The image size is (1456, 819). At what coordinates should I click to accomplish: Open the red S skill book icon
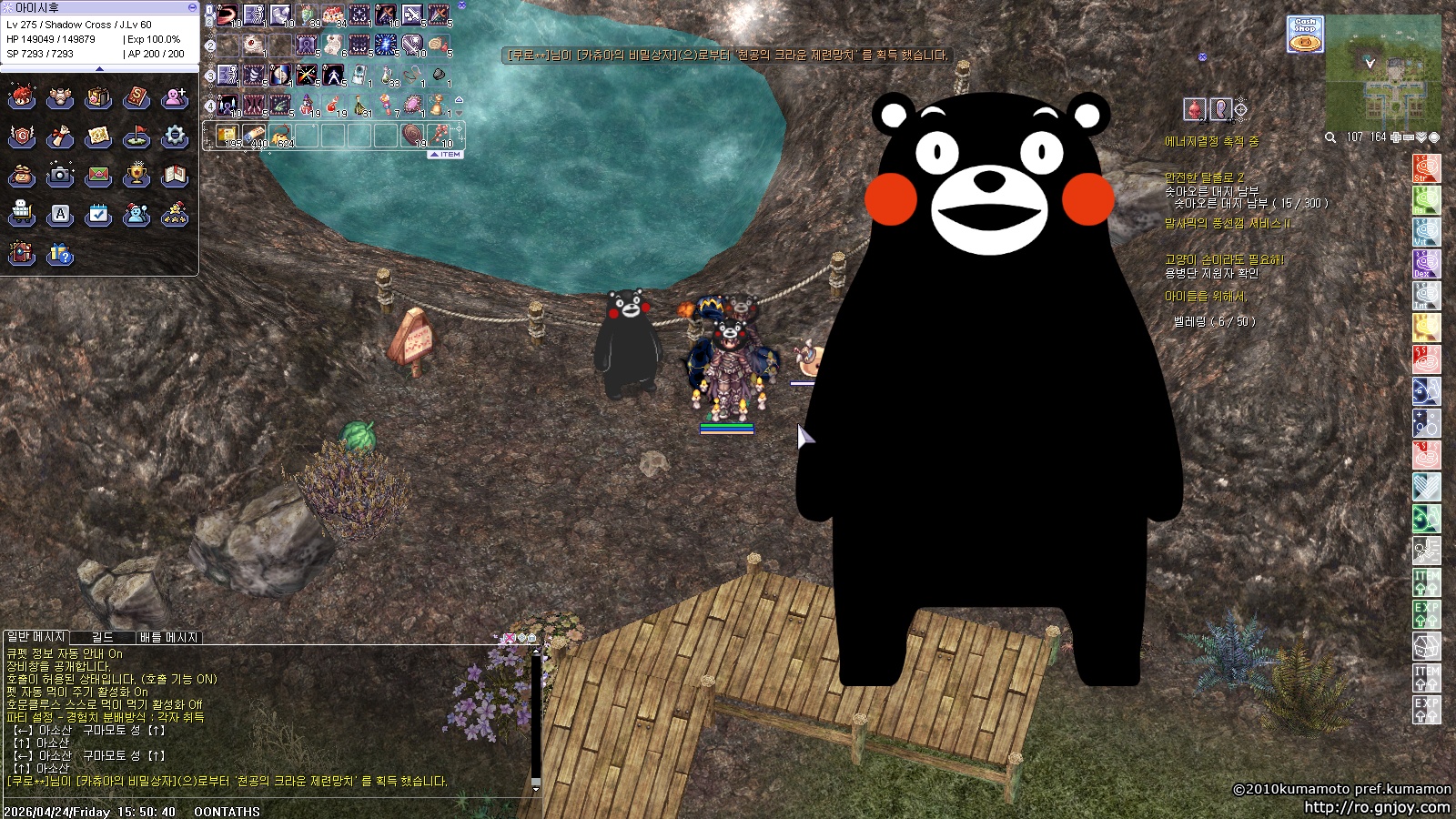(x=136, y=97)
